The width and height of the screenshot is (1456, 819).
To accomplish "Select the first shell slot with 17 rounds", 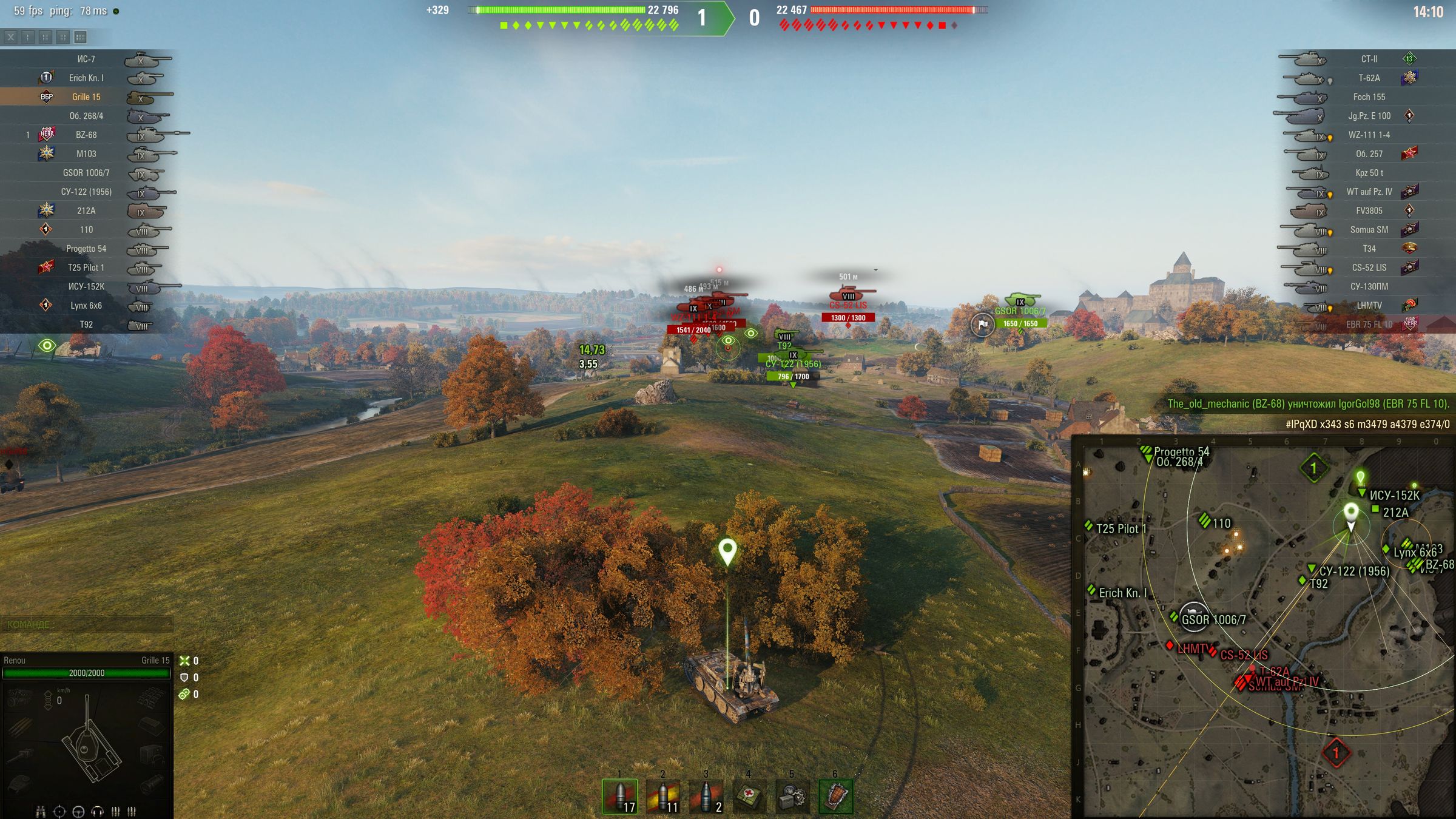I will point(620,796).
